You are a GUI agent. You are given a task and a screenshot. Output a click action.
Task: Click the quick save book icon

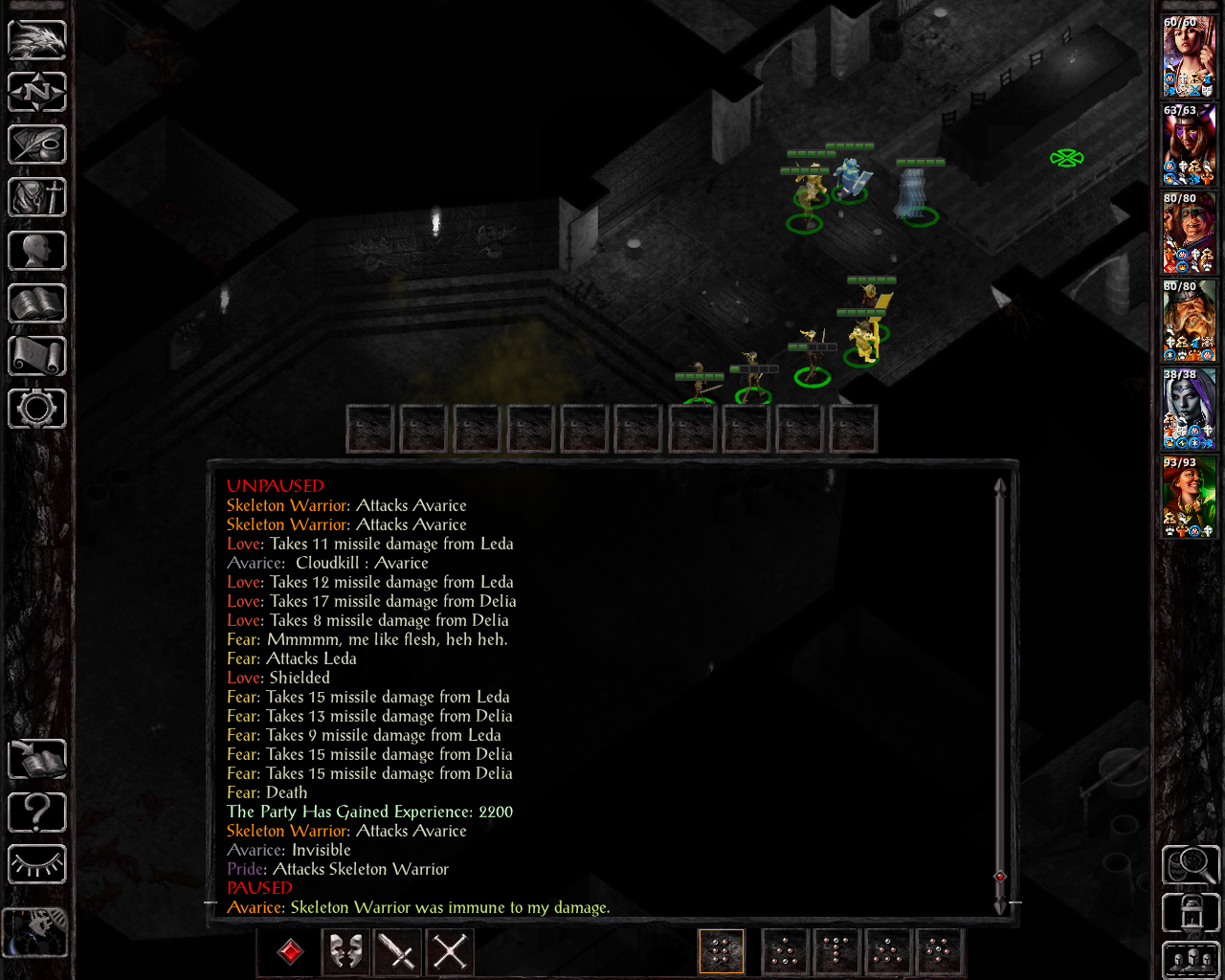[x=37, y=760]
